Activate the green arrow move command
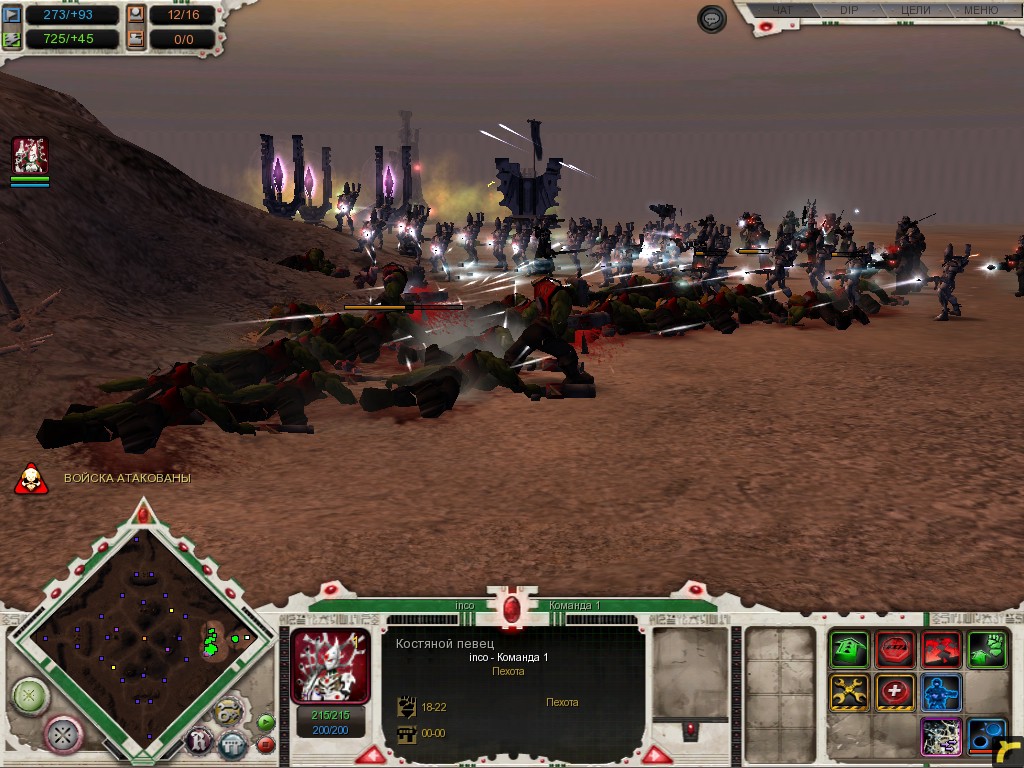Viewport: 1024px width, 768px height. pos(850,649)
